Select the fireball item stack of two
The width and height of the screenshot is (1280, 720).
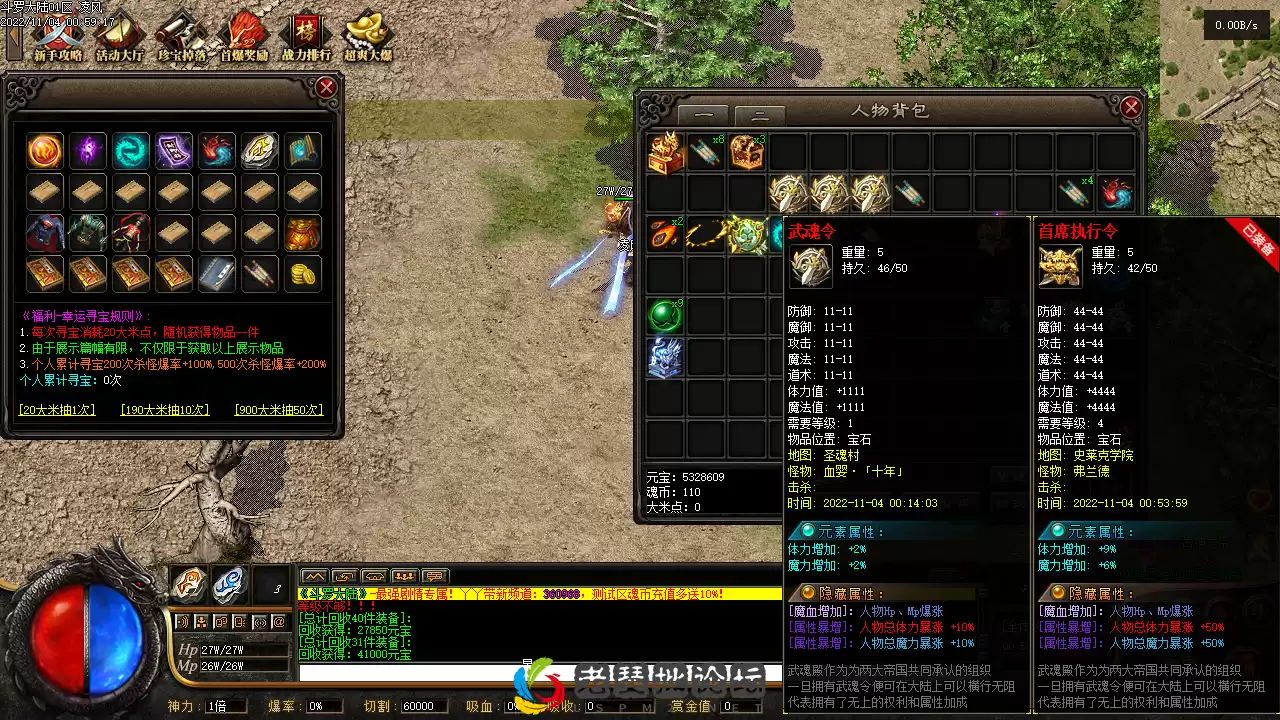click(x=665, y=235)
